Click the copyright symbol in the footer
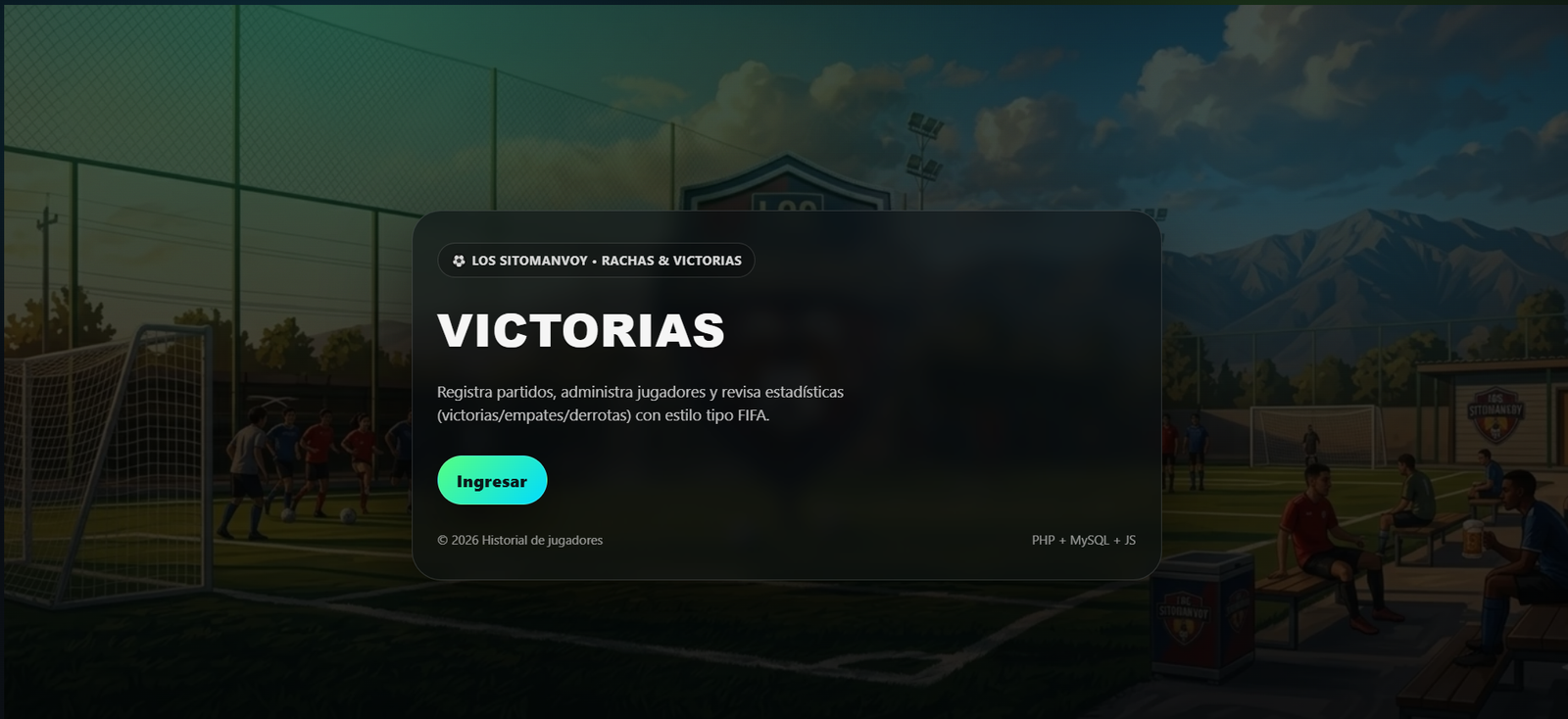This screenshot has width=1568, height=719. click(x=441, y=540)
